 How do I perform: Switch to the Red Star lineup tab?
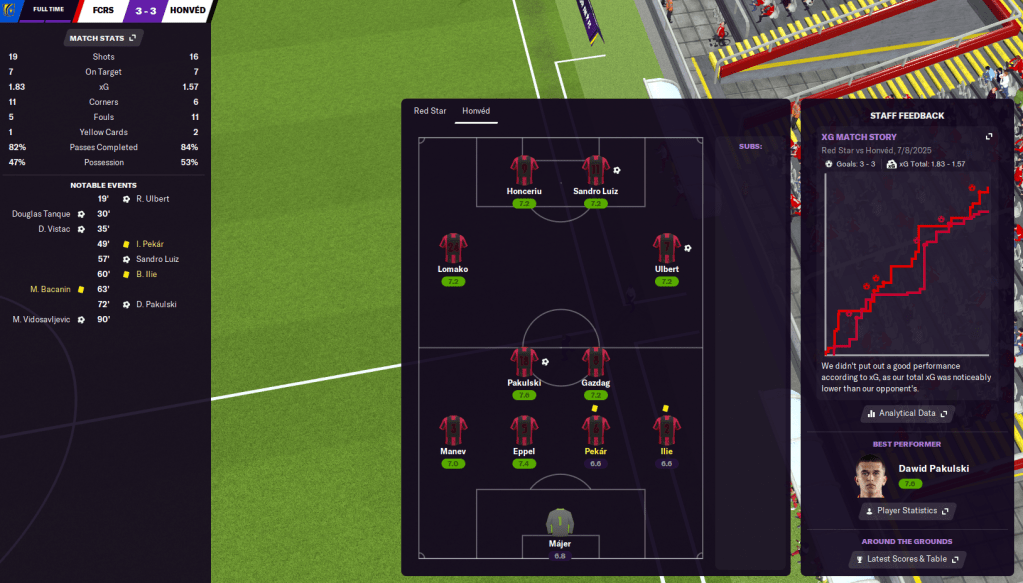[x=430, y=111]
